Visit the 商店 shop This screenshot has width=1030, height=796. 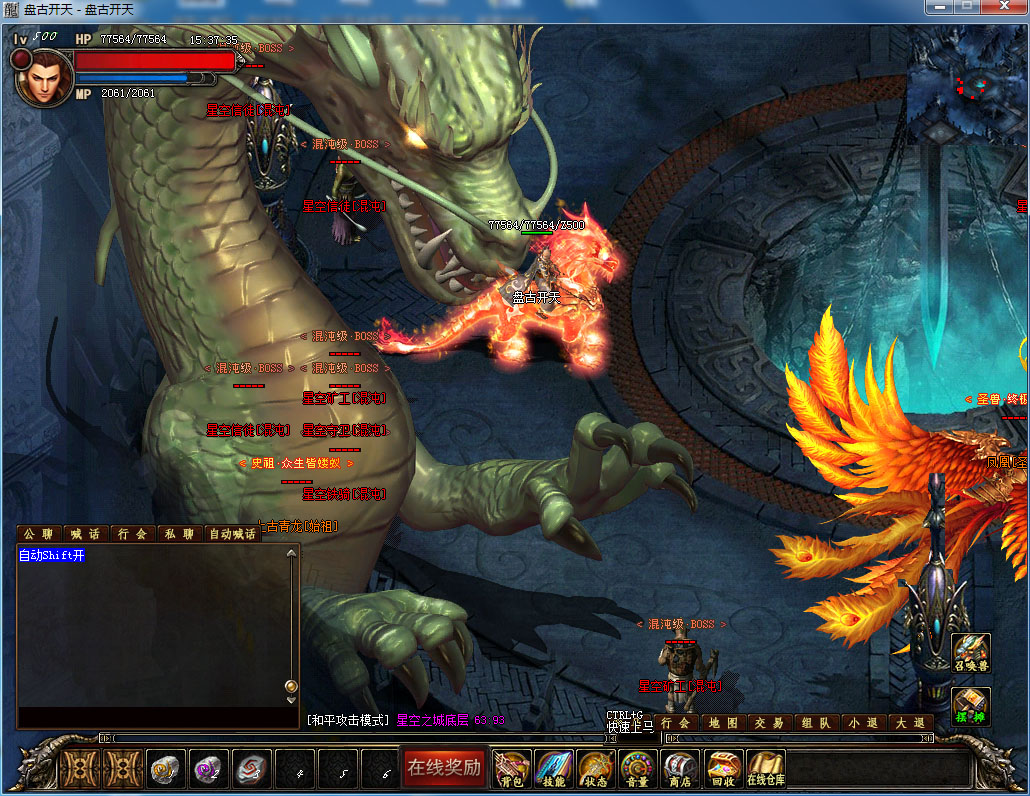680,768
